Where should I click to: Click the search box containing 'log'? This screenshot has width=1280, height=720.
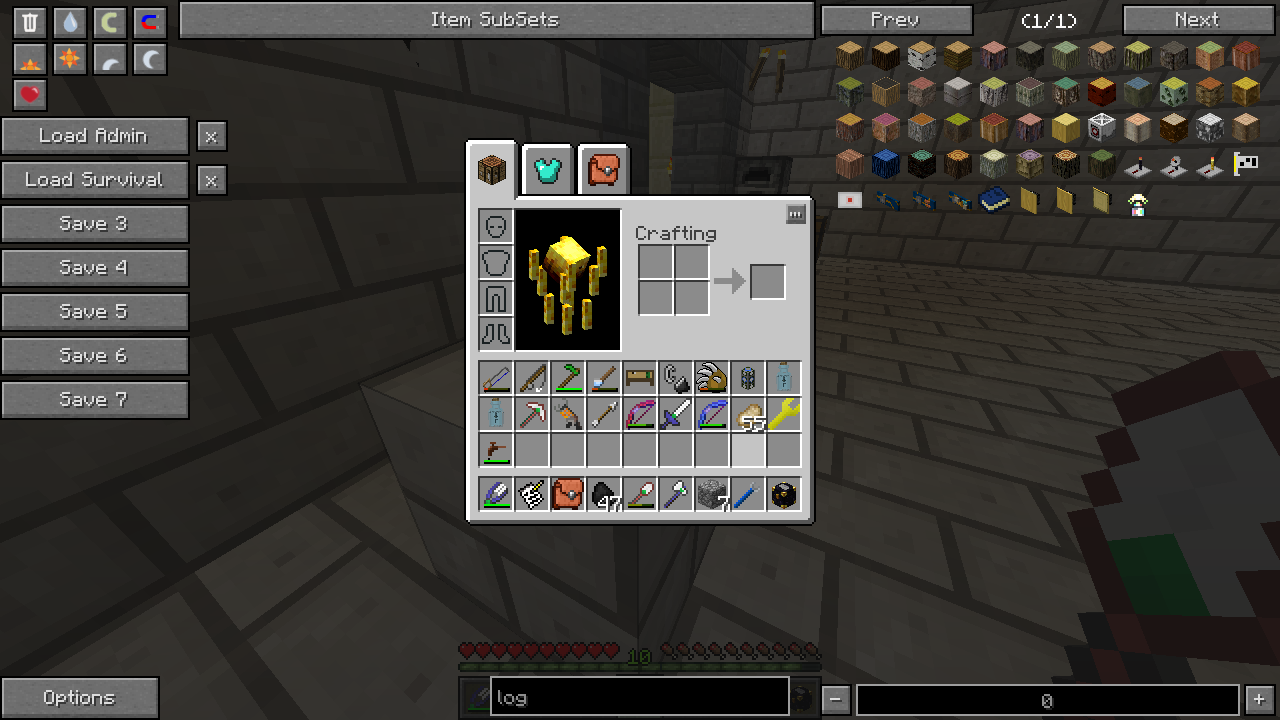(640, 698)
